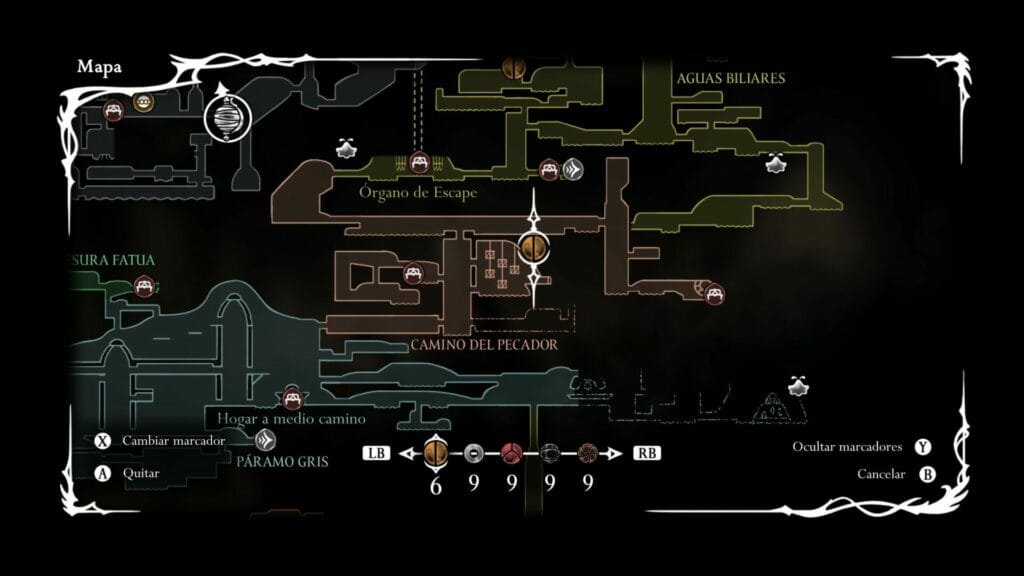The width and height of the screenshot is (1024, 576).
Task: Select the orange shell marker in the marker bar
Action: [436, 453]
